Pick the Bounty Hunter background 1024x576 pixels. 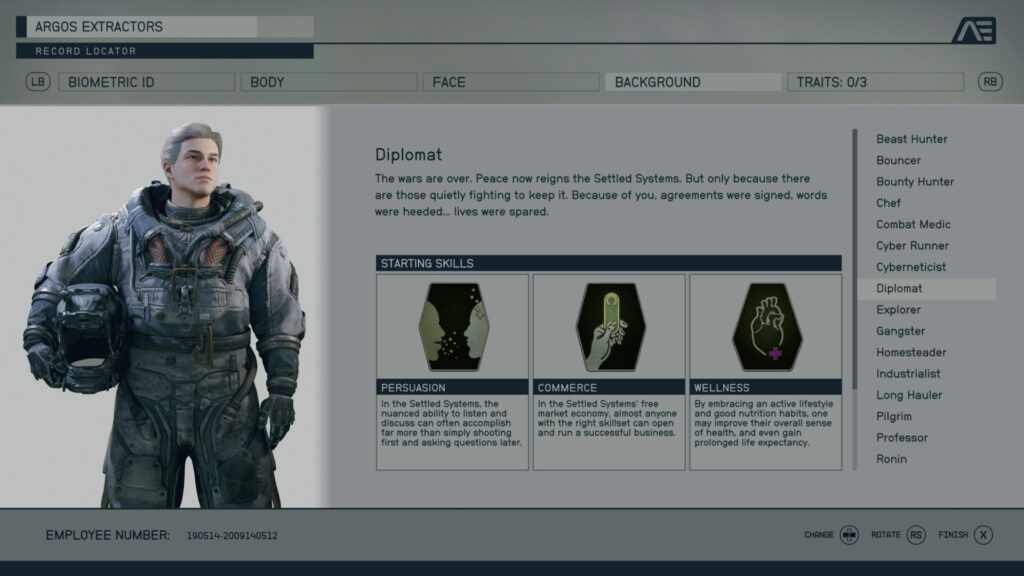(915, 182)
